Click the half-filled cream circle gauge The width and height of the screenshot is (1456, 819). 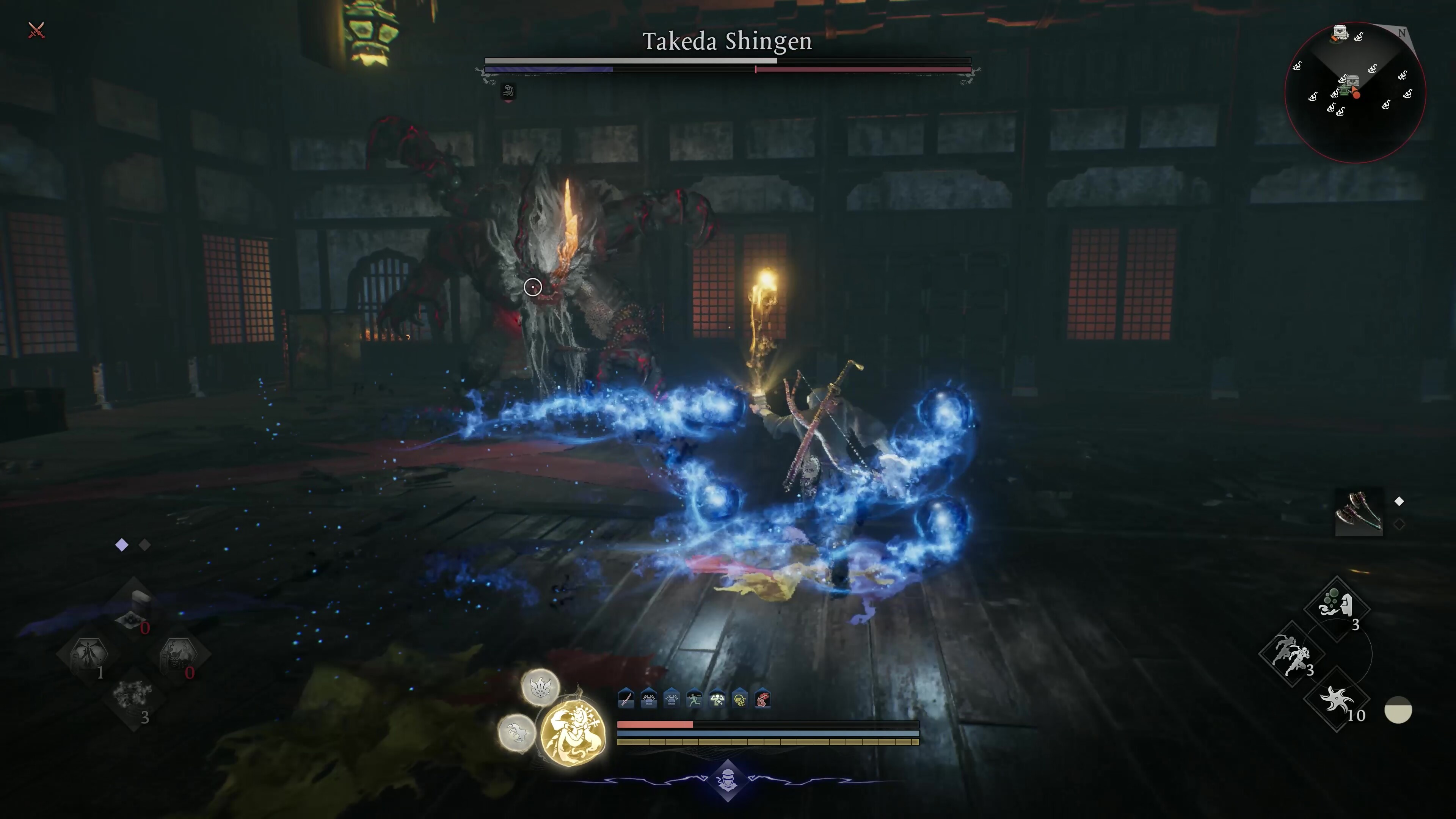point(1398,710)
